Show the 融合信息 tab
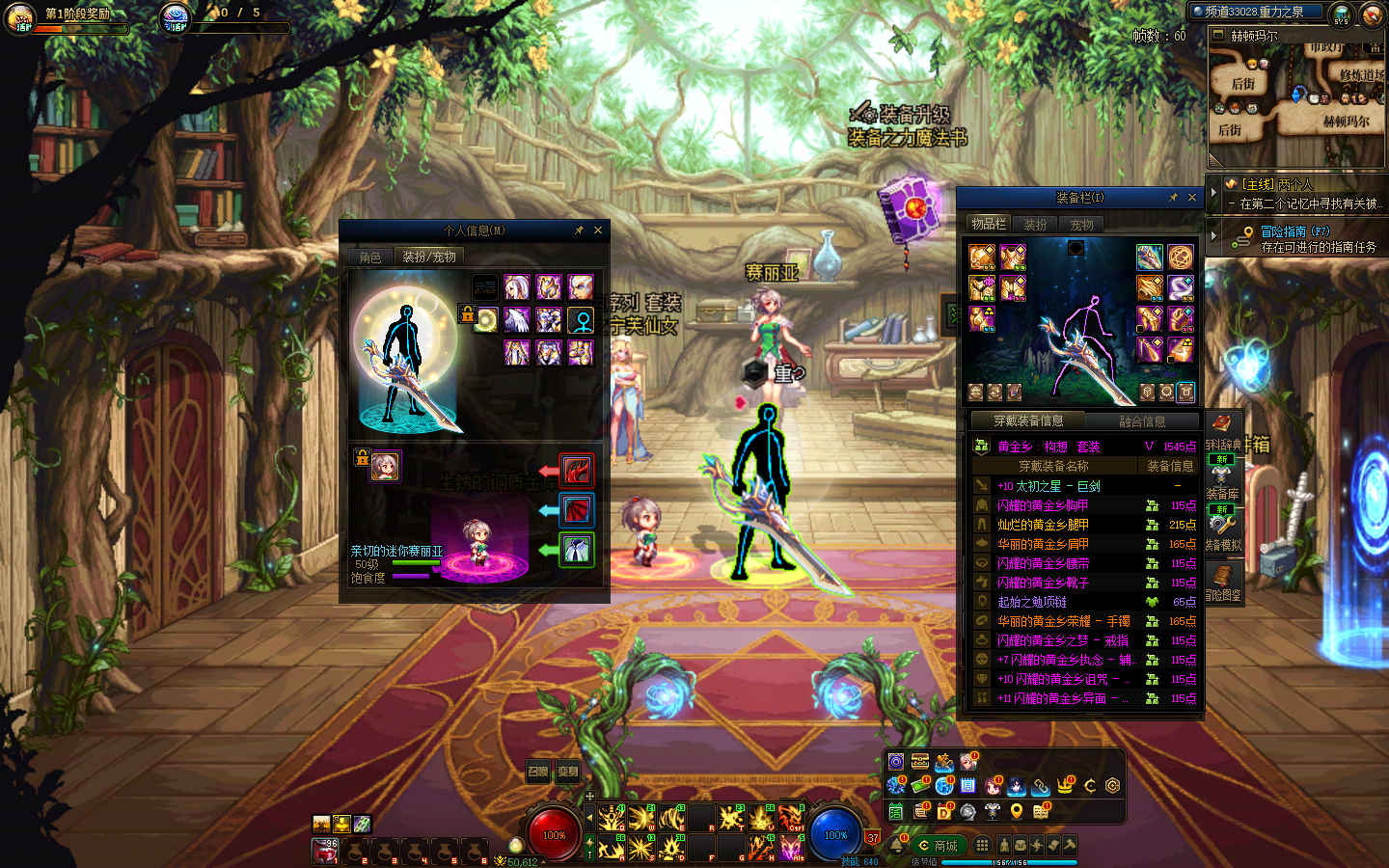The height and width of the screenshot is (868, 1389). click(1142, 421)
